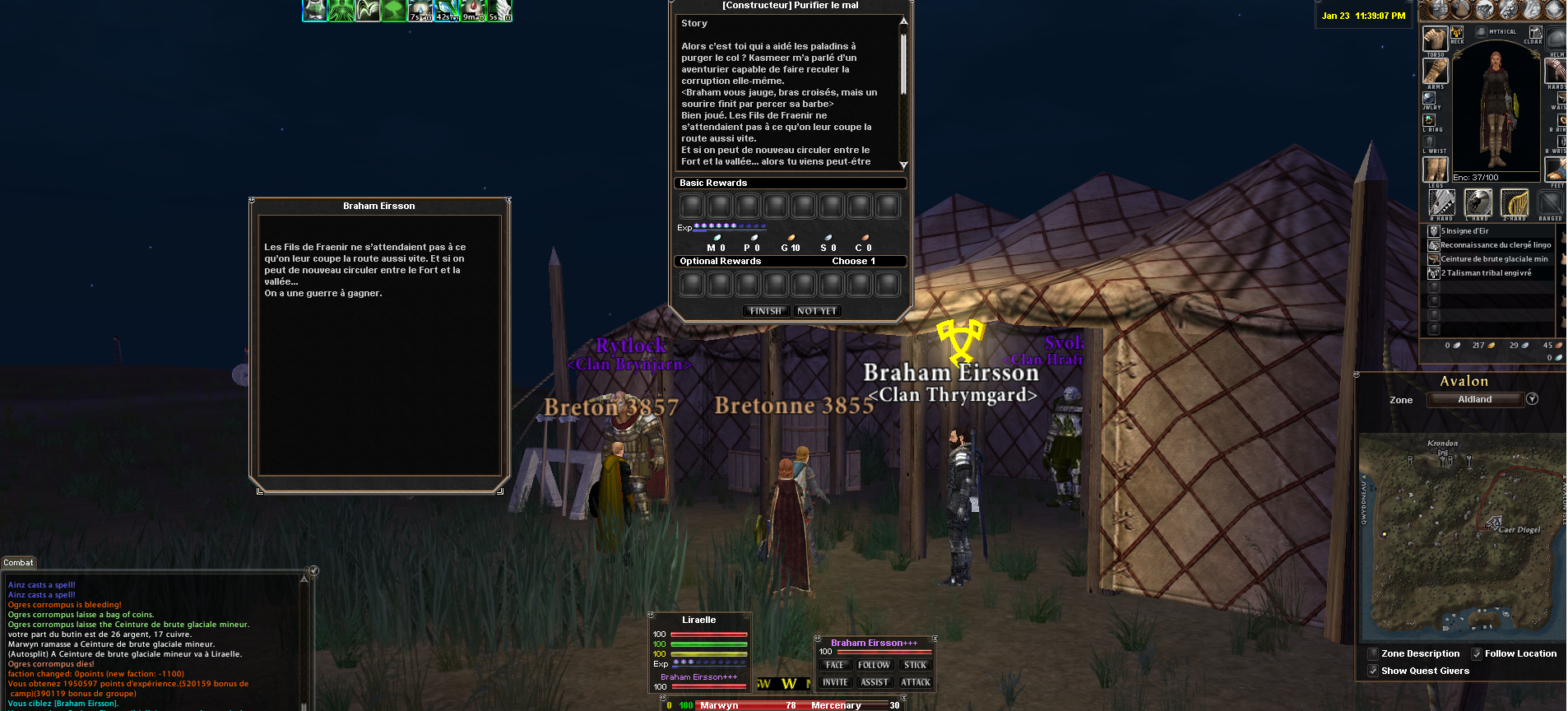Stick to the current target

point(915,665)
